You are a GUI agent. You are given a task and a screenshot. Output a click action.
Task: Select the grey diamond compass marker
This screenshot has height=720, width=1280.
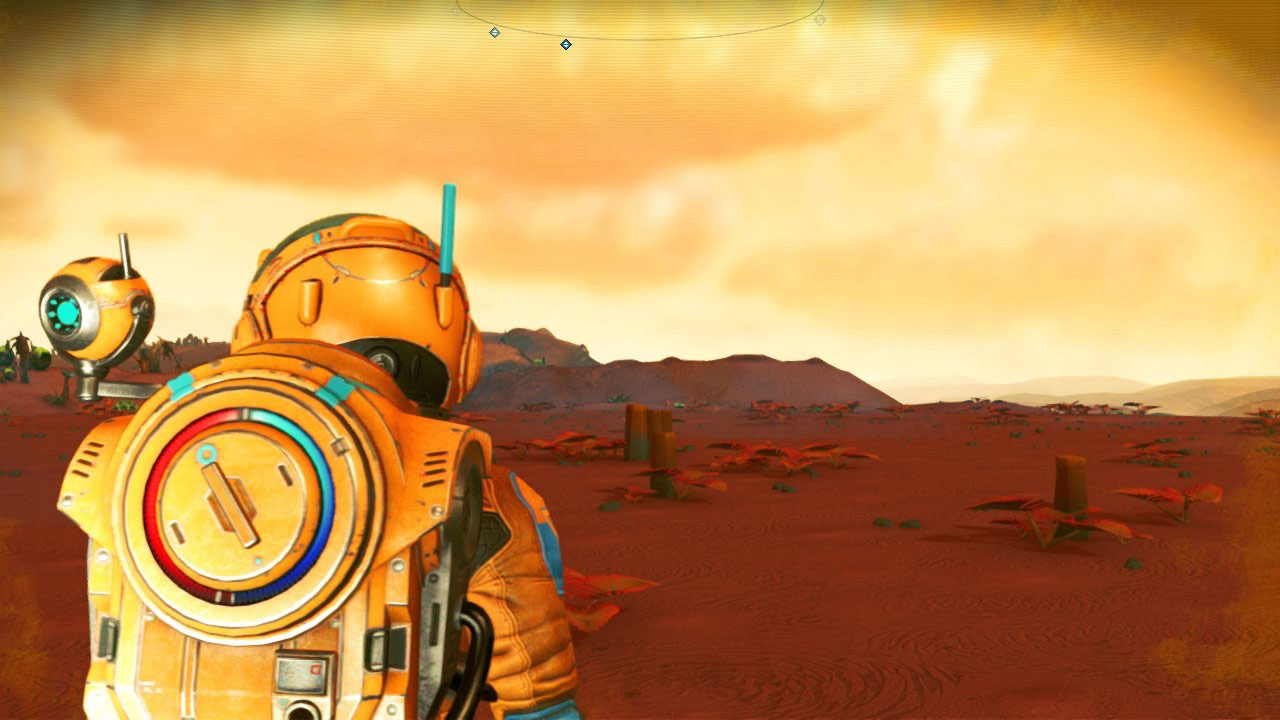[x=494, y=33]
